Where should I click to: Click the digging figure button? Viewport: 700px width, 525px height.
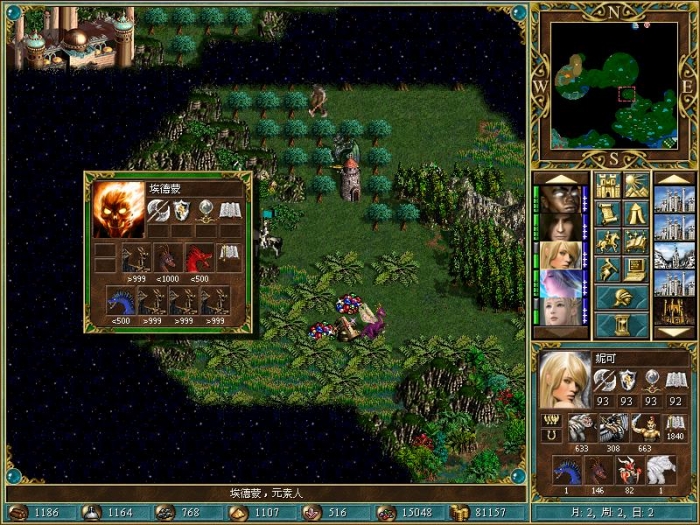[608, 269]
